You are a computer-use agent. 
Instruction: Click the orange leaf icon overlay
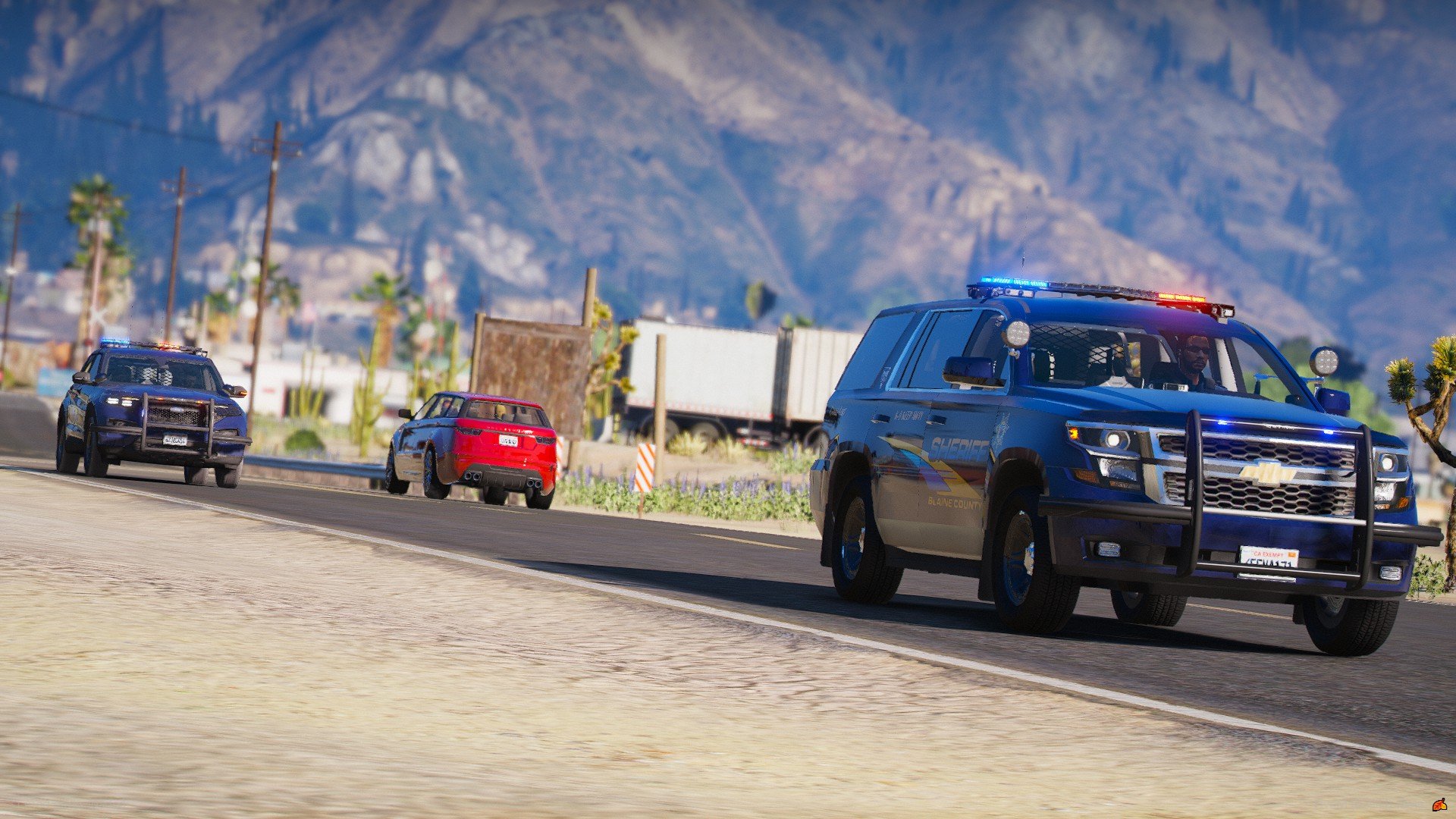[x=1439, y=804]
